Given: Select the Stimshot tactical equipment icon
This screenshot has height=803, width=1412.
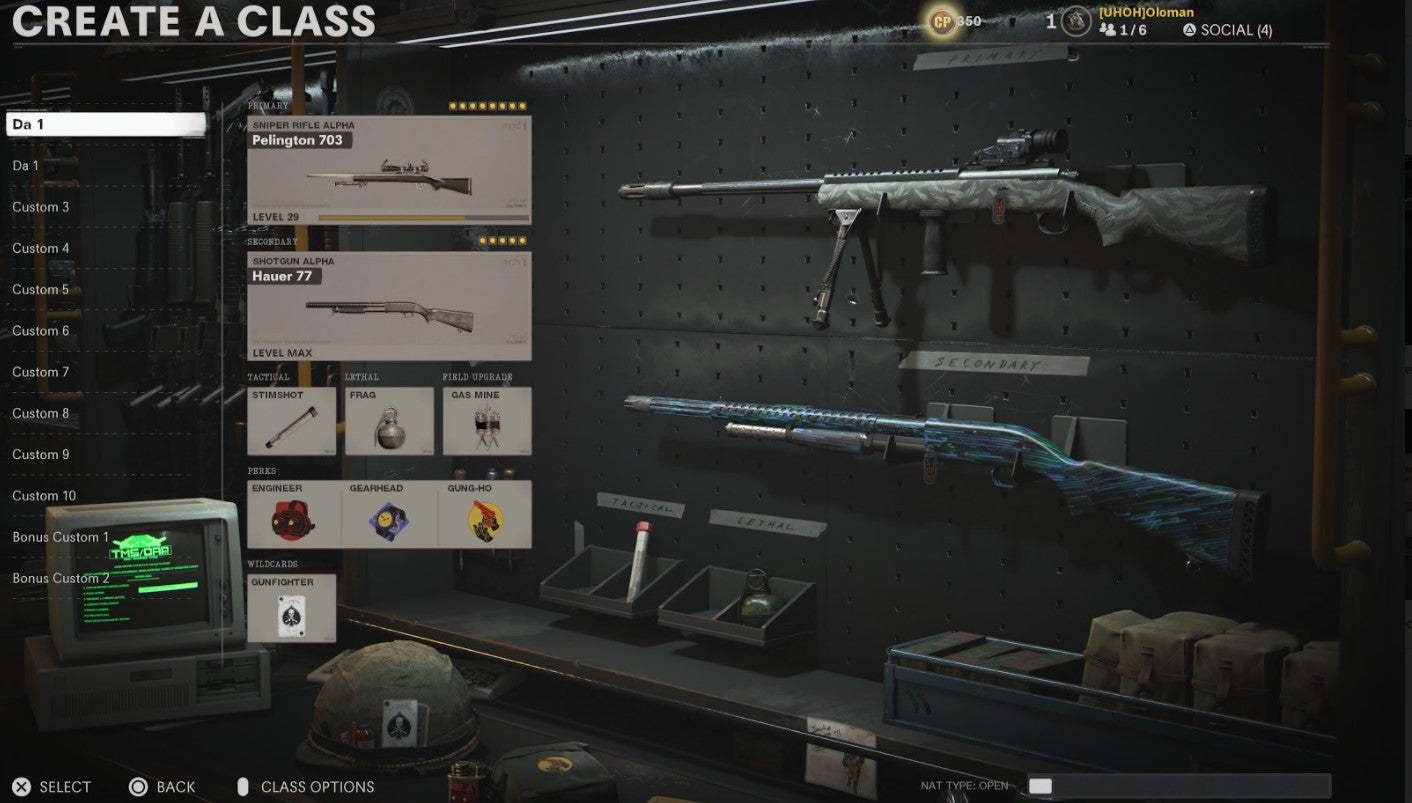Looking at the screenshot, I should click(291, 420).
